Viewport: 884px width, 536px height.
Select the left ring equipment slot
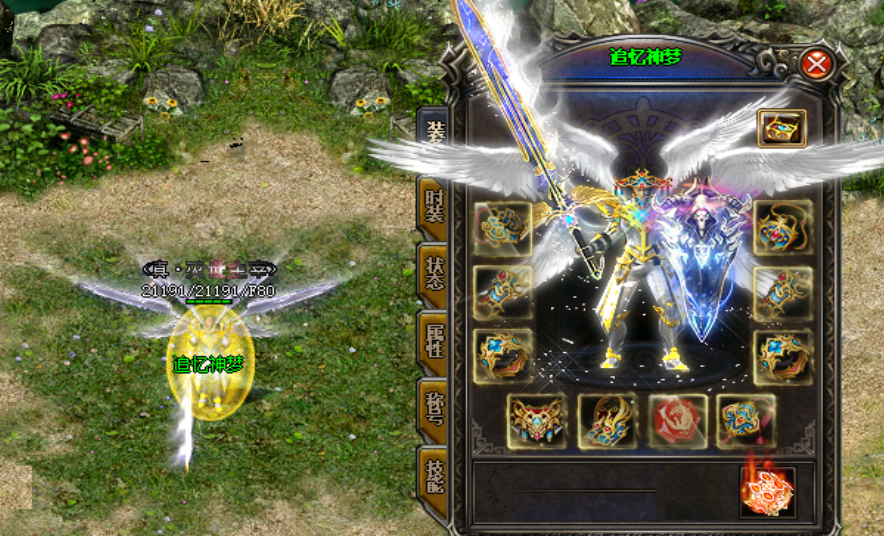click(x=503, y=355)
